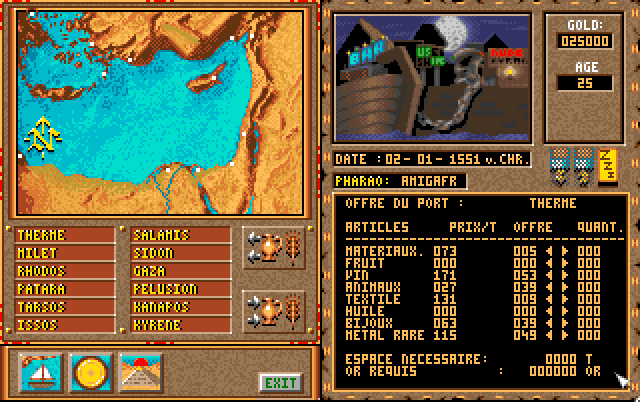Pick Patara from the port list
This screenshot has width=640, height=402.
point(66,289)
